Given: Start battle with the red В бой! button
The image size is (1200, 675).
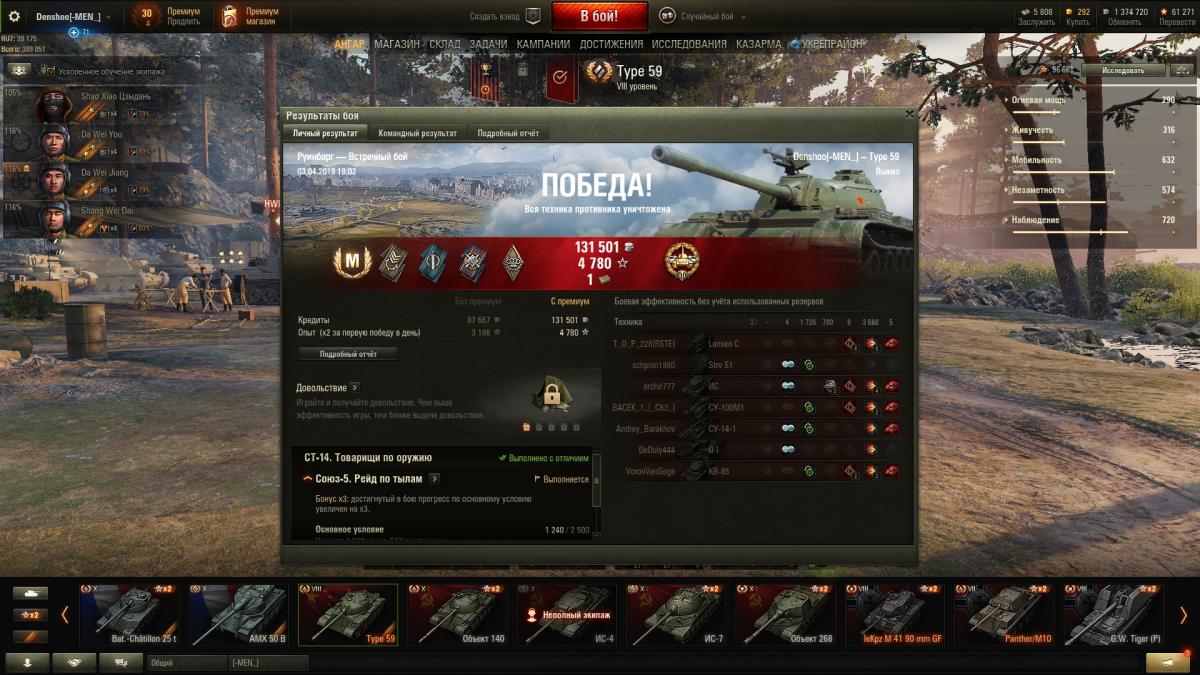Looking at the screenshot, I should [x=599, y=16].
